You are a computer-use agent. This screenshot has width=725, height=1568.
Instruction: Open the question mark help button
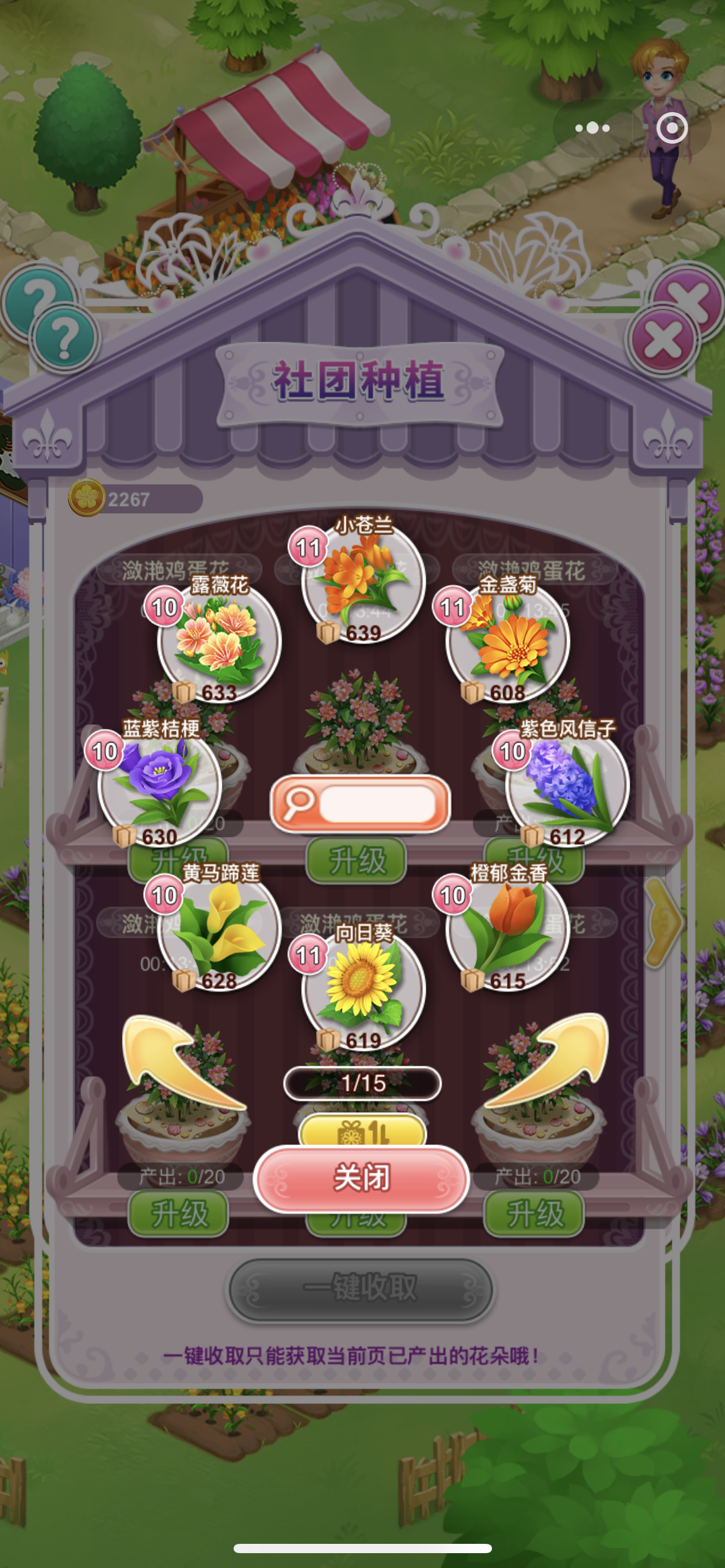pos(64,339)
